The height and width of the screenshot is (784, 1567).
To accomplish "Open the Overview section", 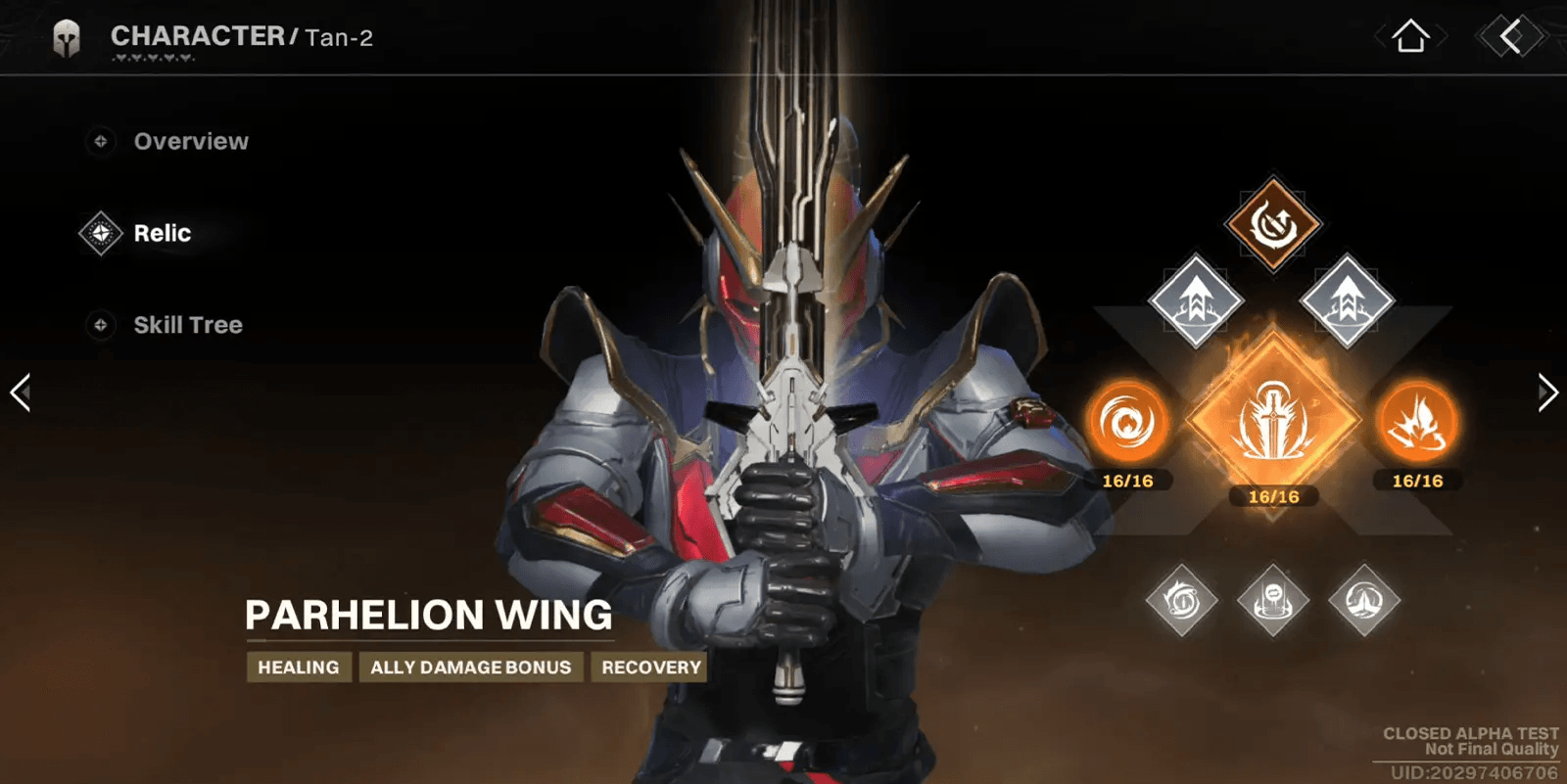I will click(x=190, y=142).
